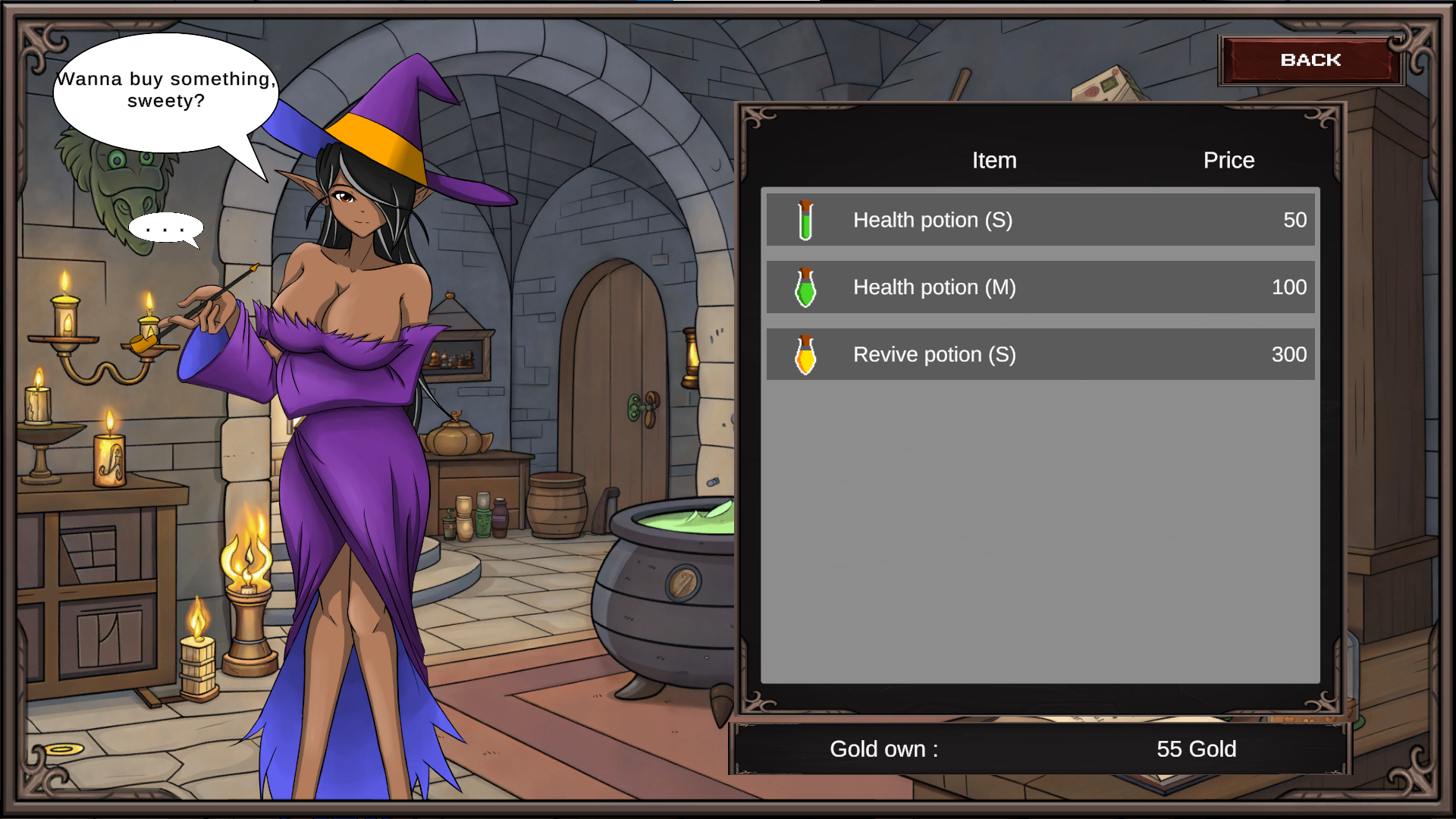Viewport: 1456px width, 819px height.
Task: Click the BACK button
Action: point(1310,60)
